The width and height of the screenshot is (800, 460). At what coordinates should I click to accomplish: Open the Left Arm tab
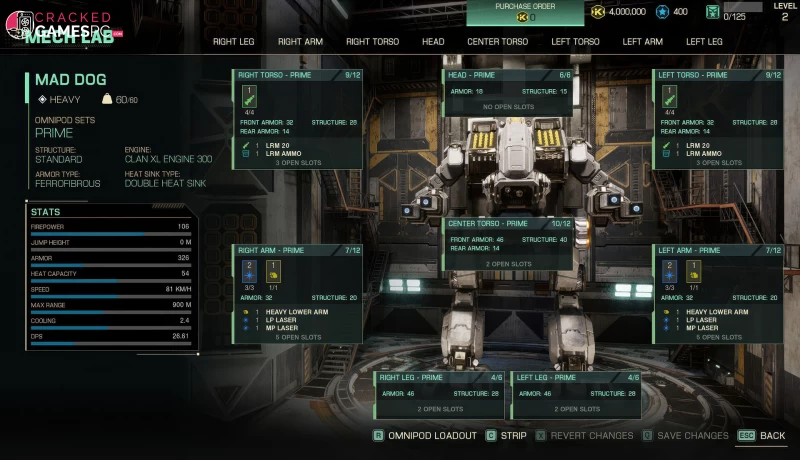(x=642, y=42)
